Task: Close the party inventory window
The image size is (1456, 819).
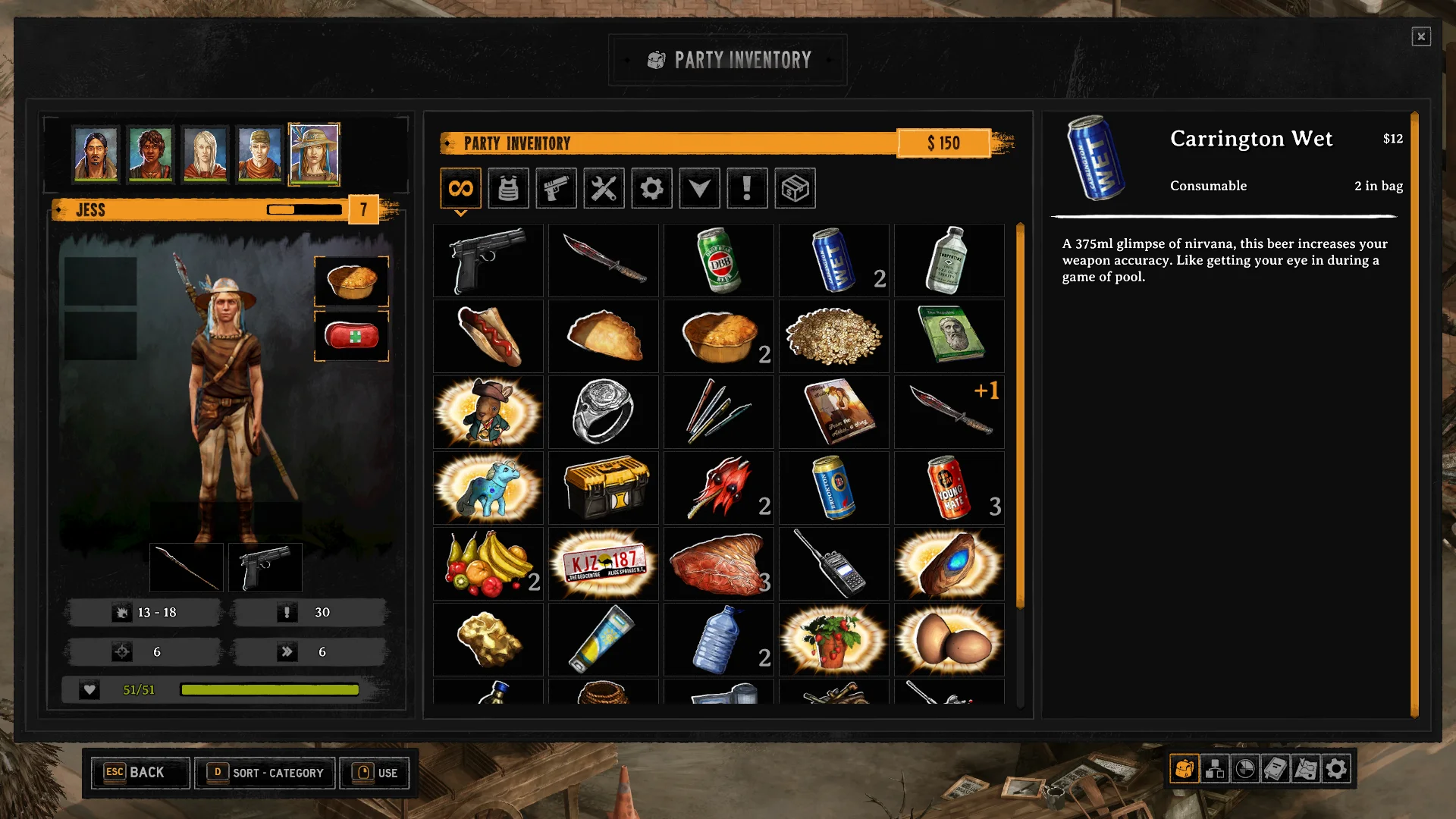Action: tap(1420, 36)
